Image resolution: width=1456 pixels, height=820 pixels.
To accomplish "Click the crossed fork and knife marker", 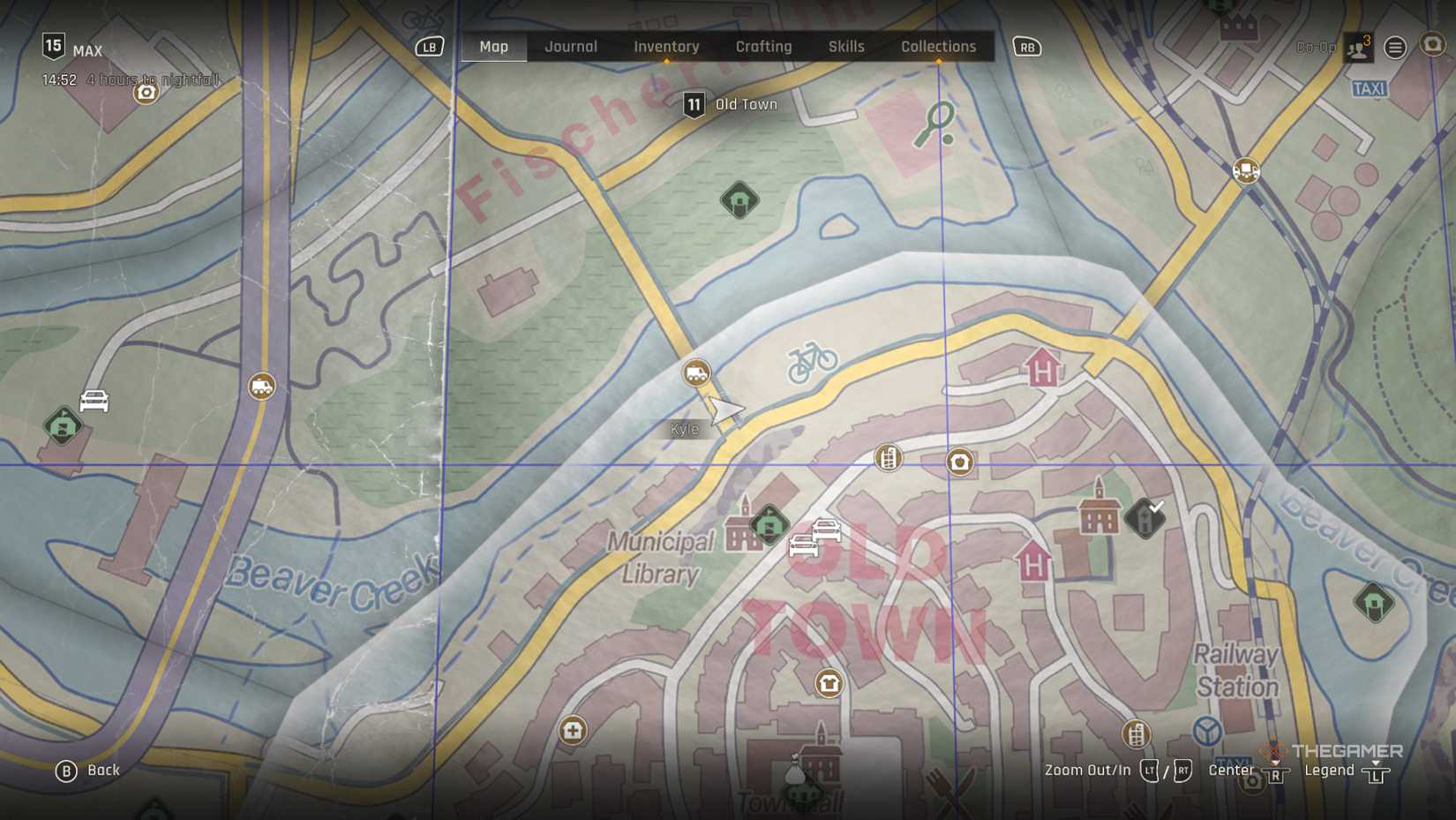I will [953, 788].
